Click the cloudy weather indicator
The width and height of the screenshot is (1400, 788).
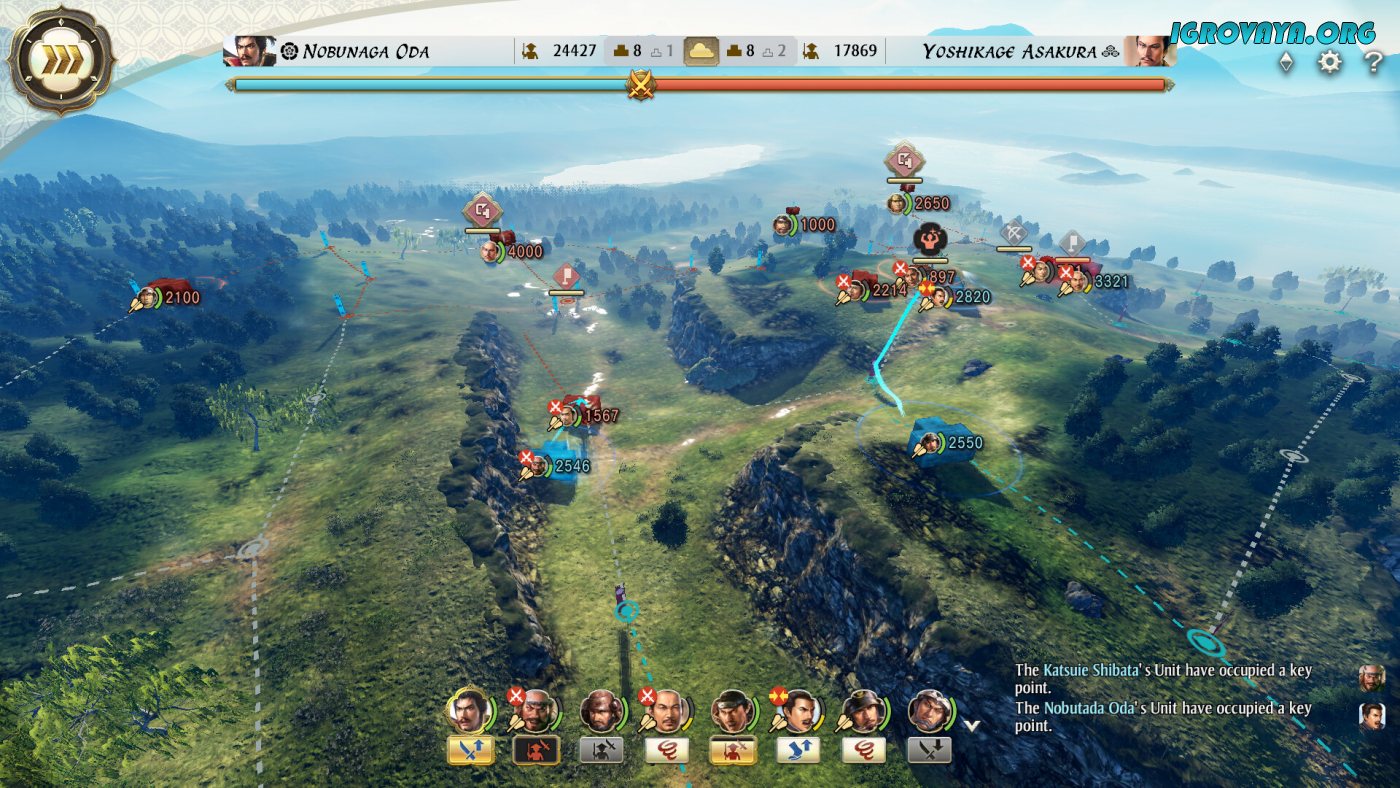coord(701,51)
